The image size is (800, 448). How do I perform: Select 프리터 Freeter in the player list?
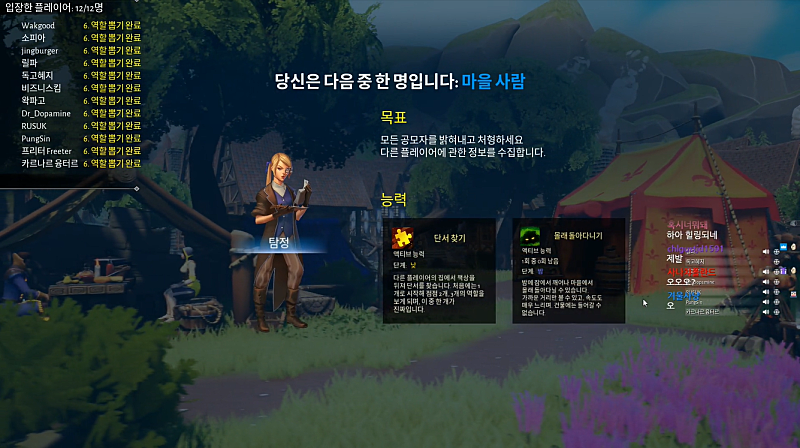47,150
